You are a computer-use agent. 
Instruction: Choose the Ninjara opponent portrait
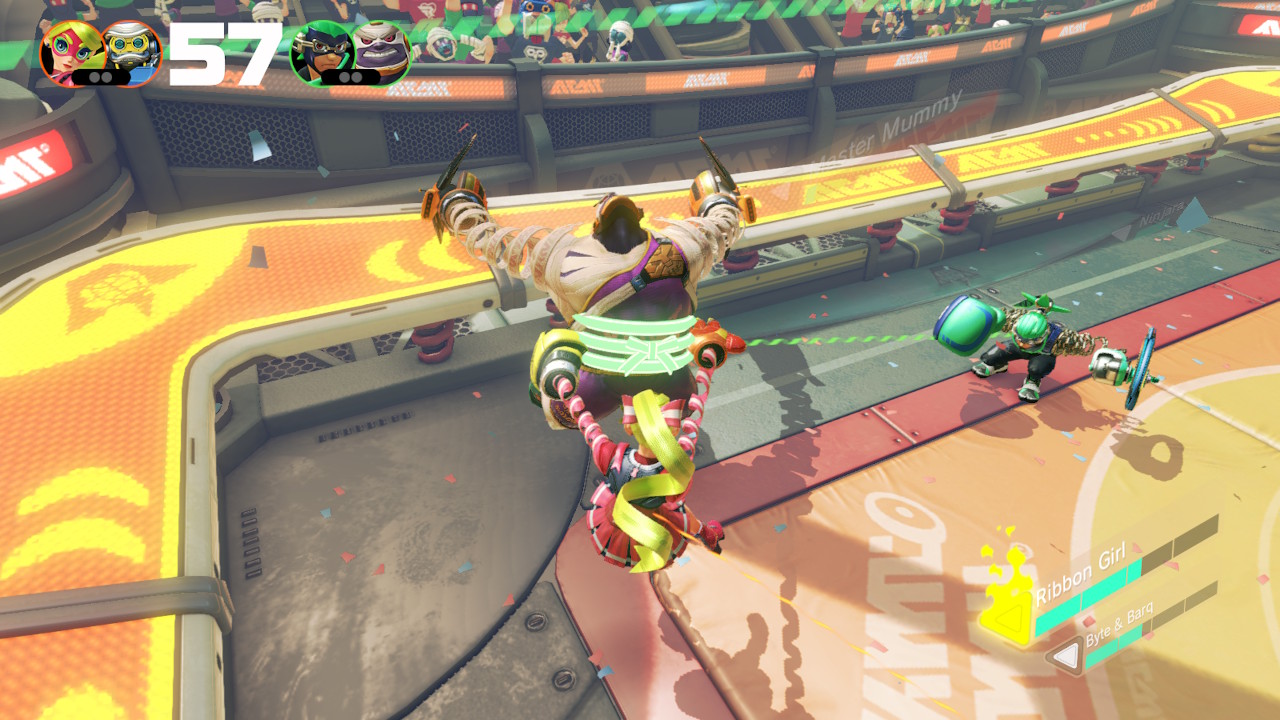click(x=320, y=50)
